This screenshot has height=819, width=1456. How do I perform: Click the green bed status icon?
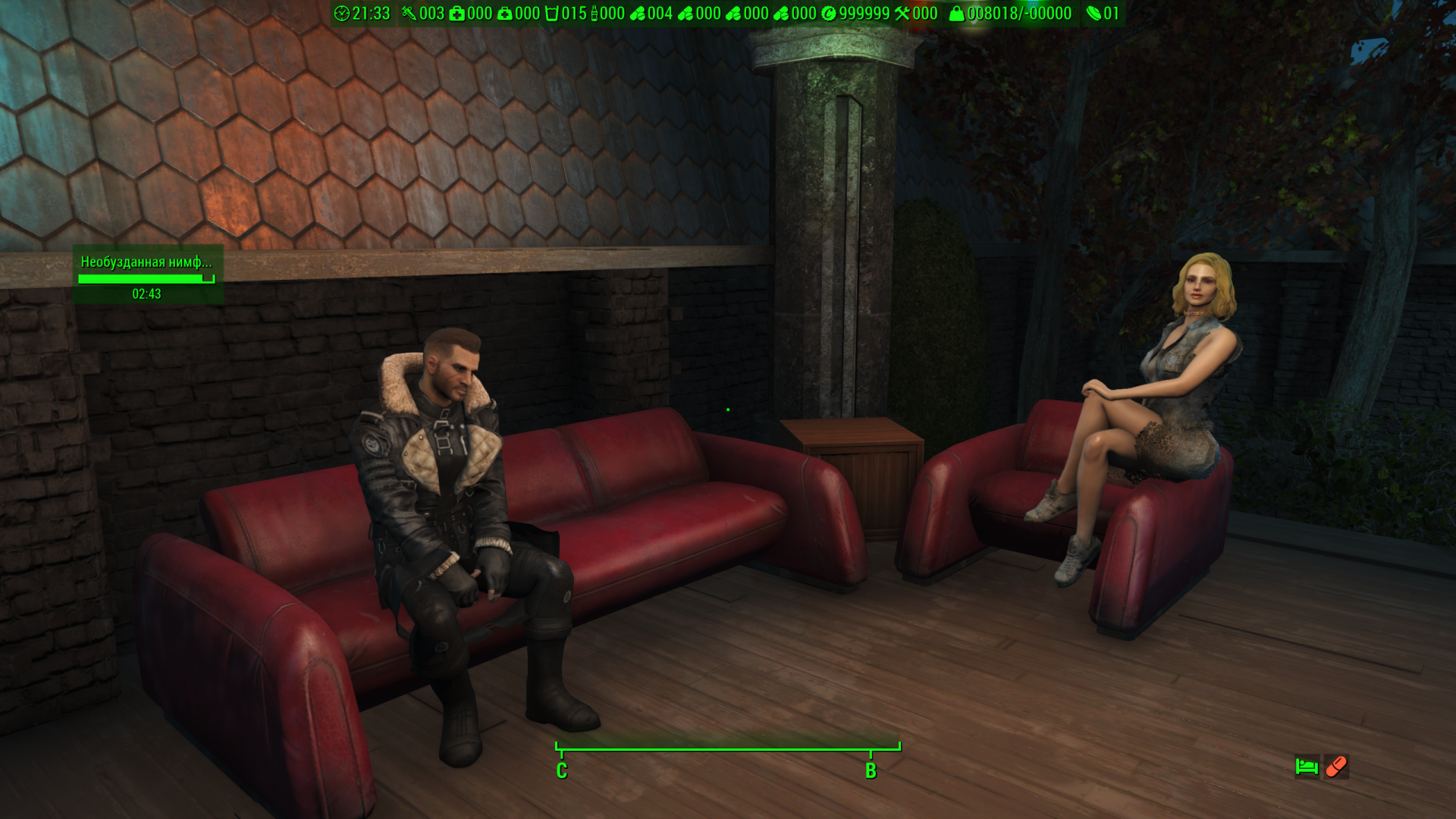pos(1307,767)
